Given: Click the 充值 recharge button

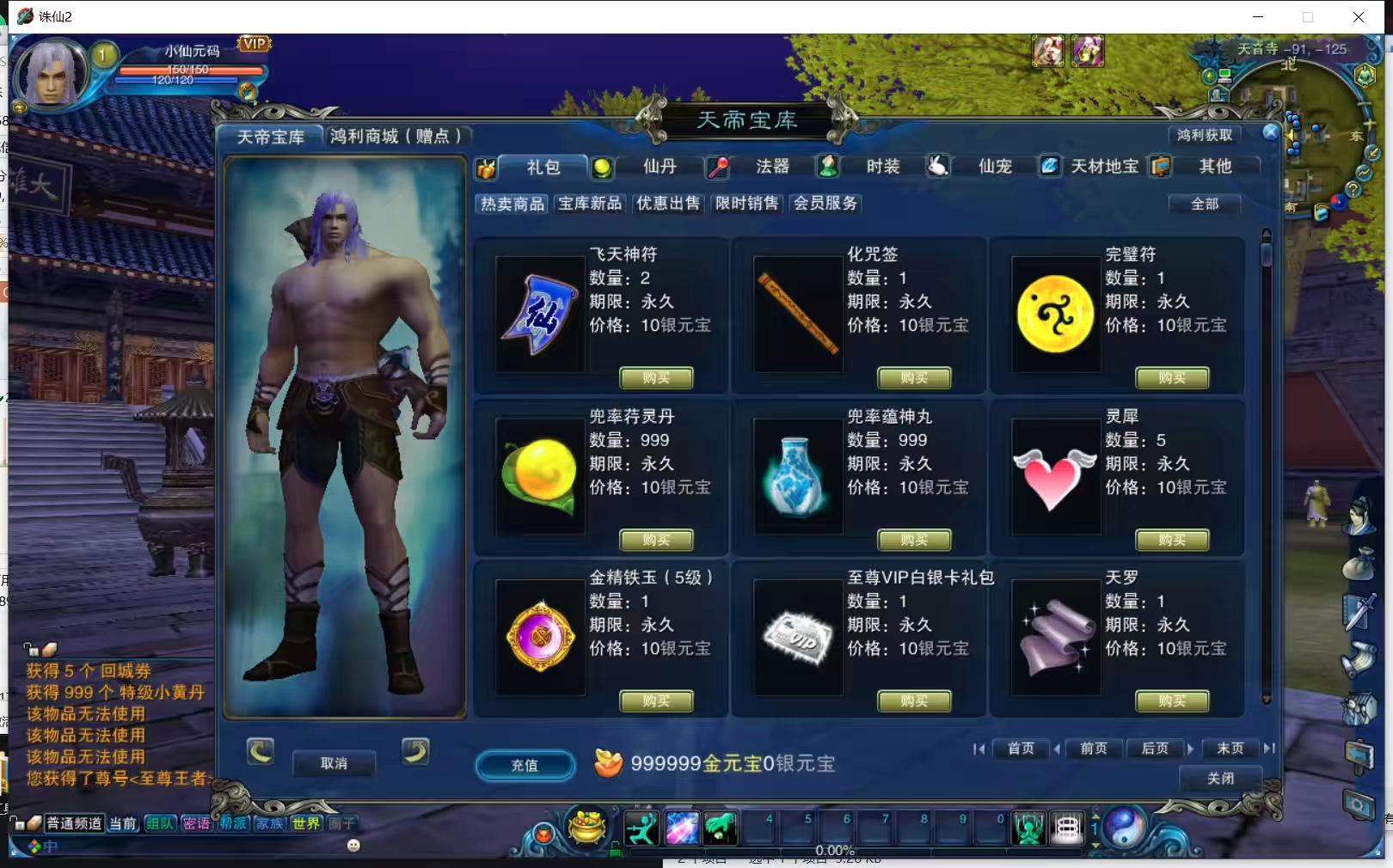Looking at the screenshot, I should (525, 767).
